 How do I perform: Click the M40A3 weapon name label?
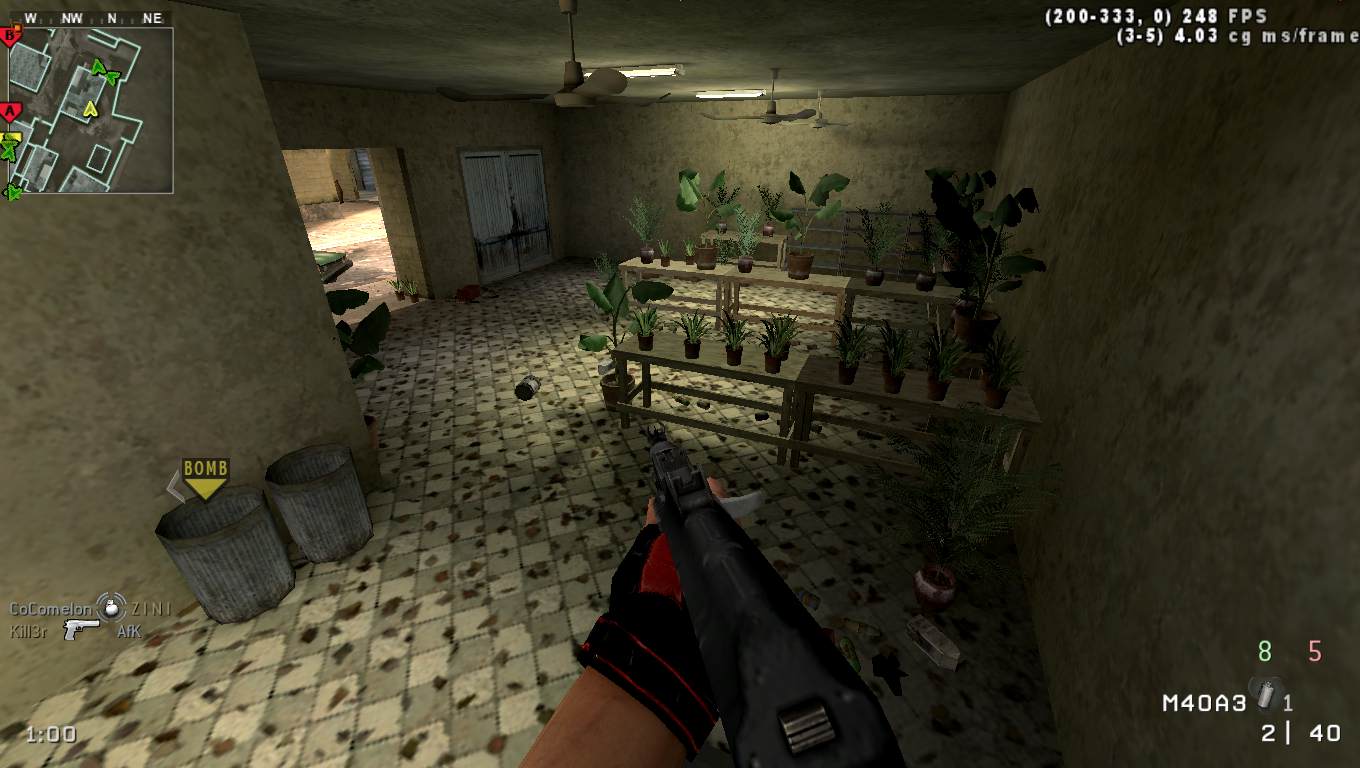[x=1203, y=703]
